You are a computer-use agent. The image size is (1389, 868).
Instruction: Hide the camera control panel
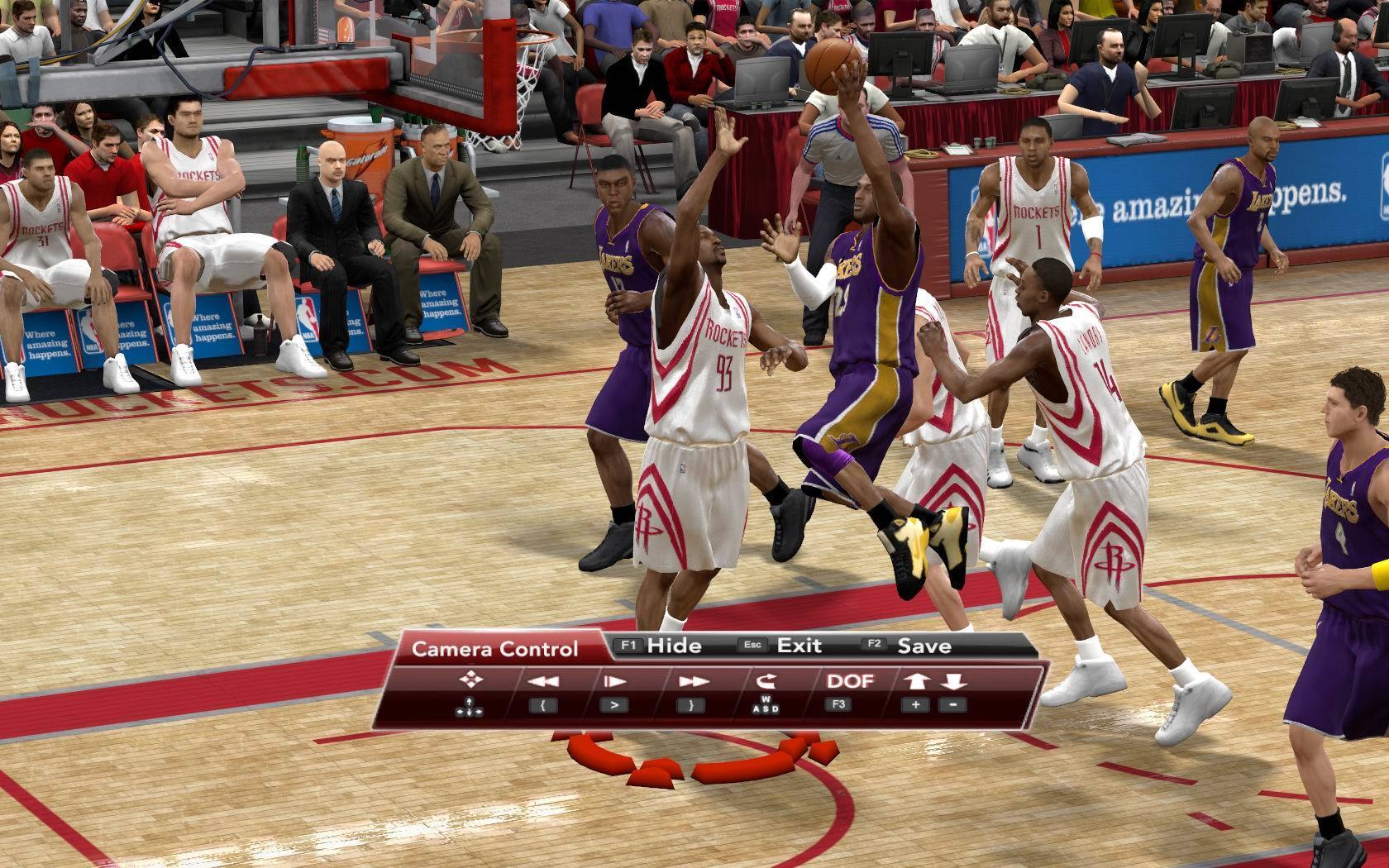[x=674, y=646]
